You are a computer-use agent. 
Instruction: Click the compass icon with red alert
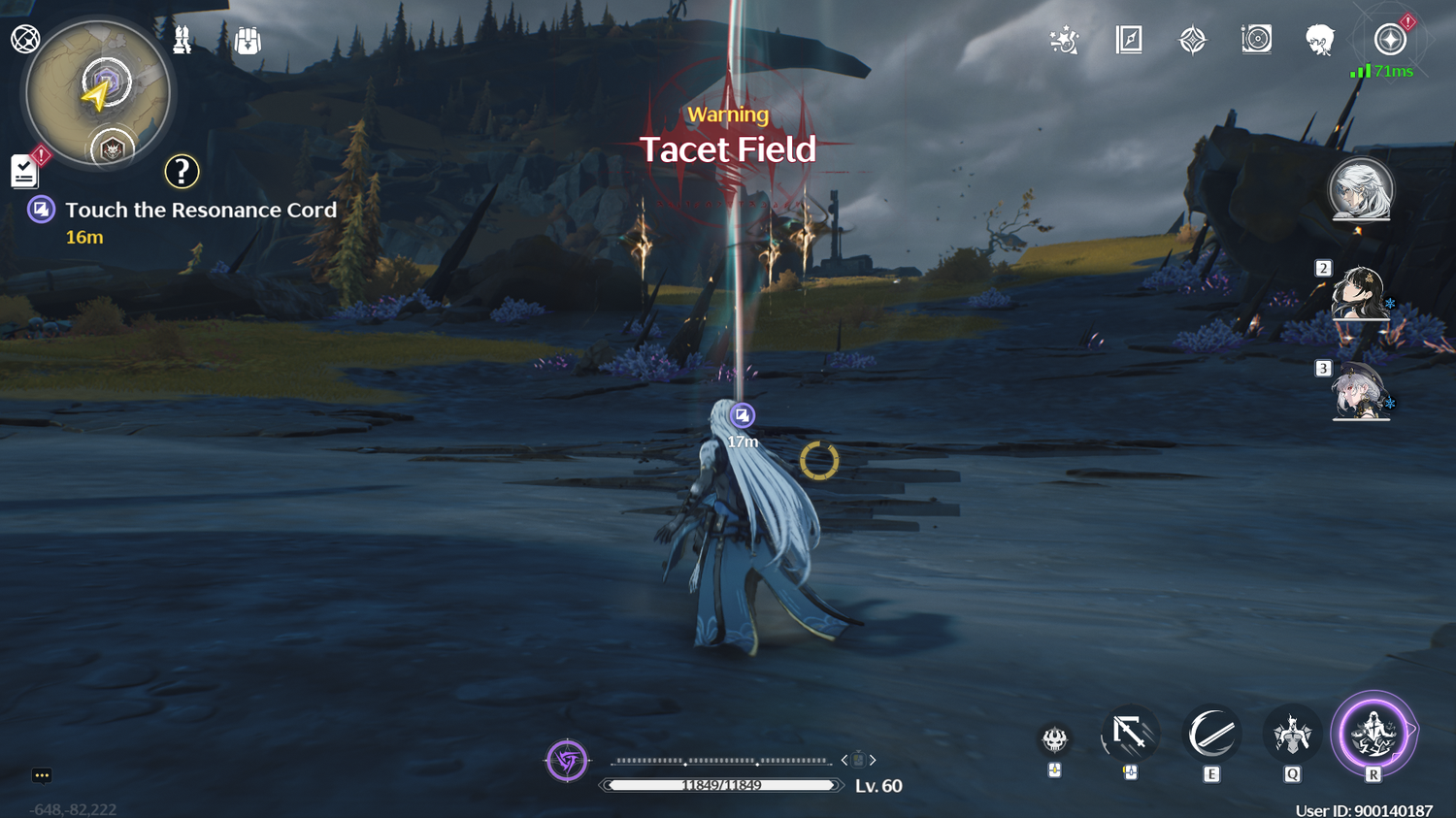(1390, 40)
